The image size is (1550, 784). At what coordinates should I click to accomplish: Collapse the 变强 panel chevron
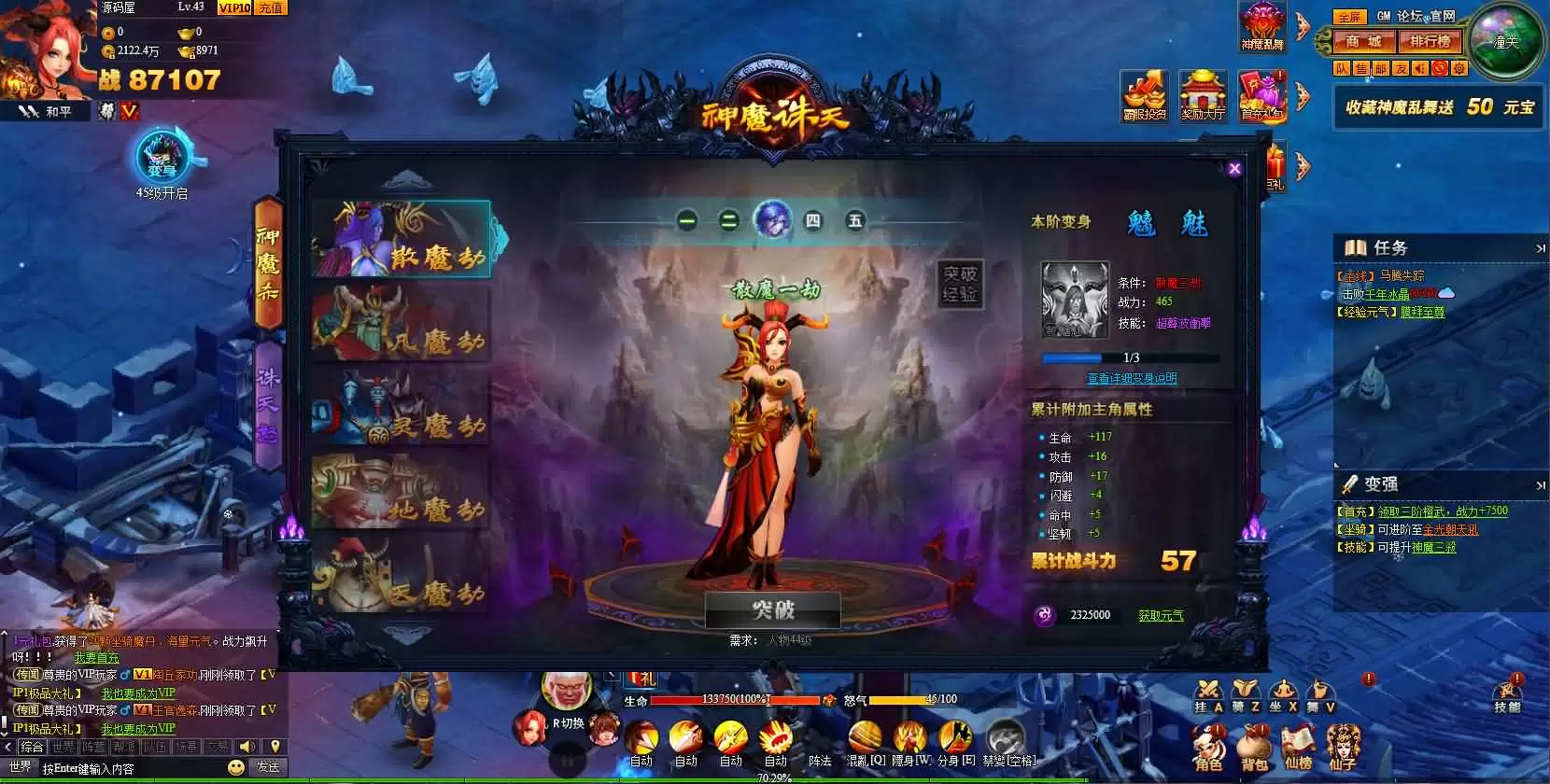(1542, 484)
